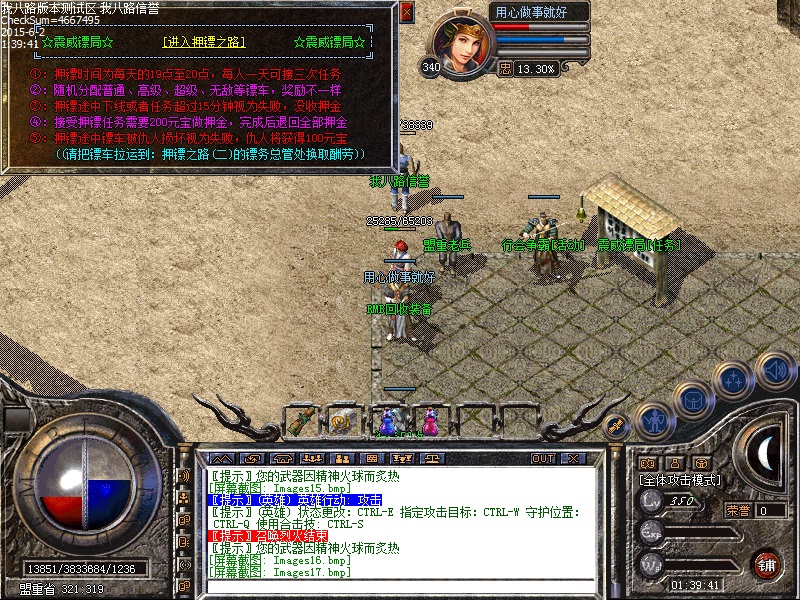
Task: Click the red 铺 shop button
Action: pyautogui.click(x=766, y=565)
